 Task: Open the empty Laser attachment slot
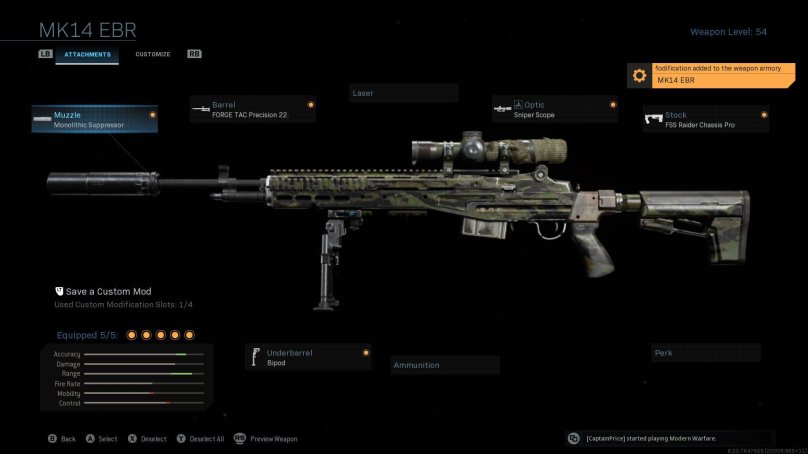[x=403, y=93]
